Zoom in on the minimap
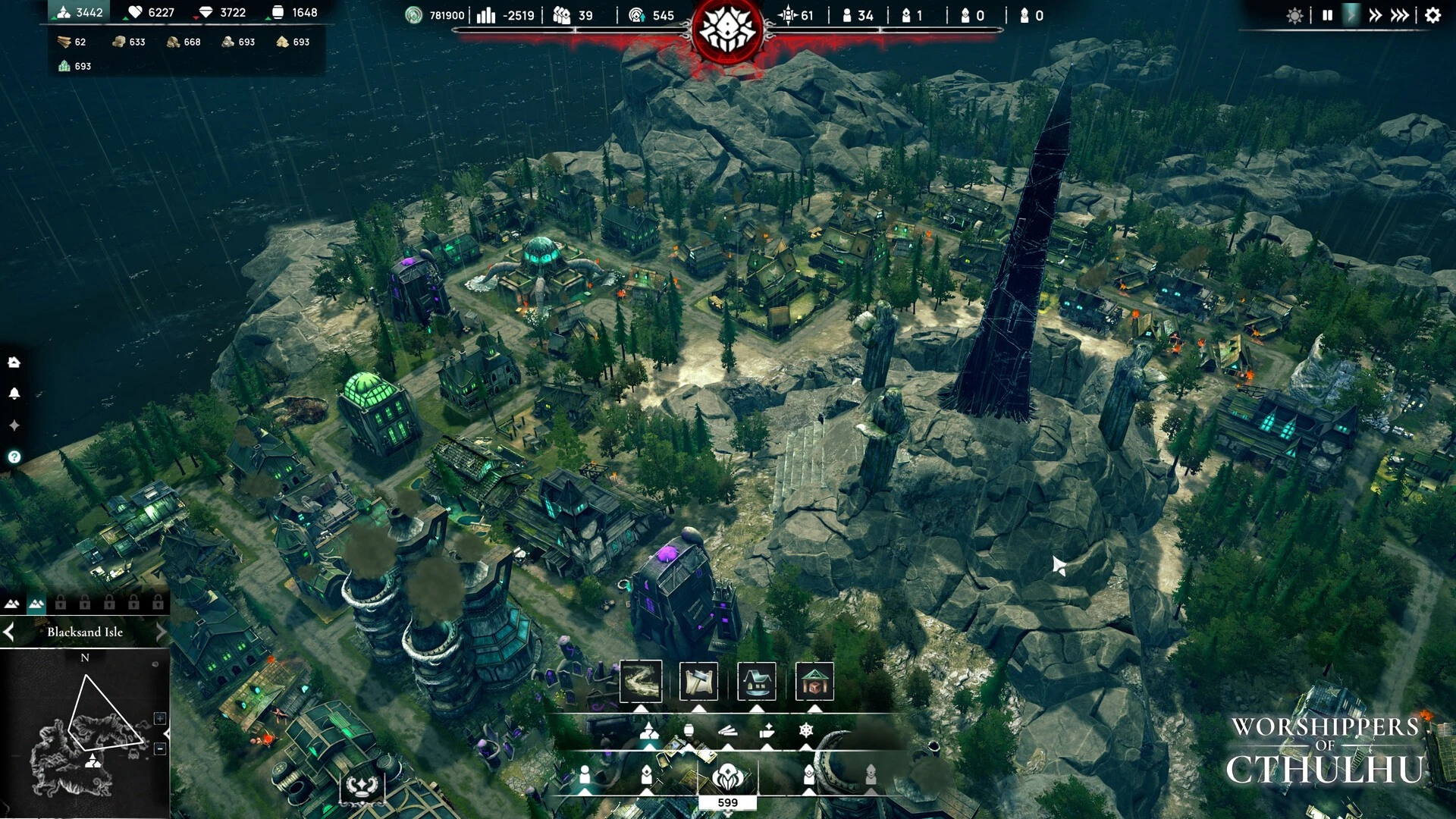Image resolution: width=1456 pixels, height=819 pixels. click(160, 718)
